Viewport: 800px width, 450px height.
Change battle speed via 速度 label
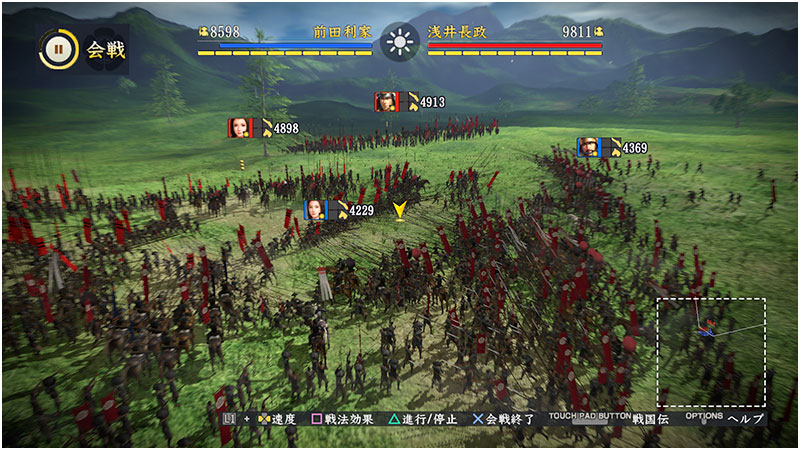pos(277,419)
